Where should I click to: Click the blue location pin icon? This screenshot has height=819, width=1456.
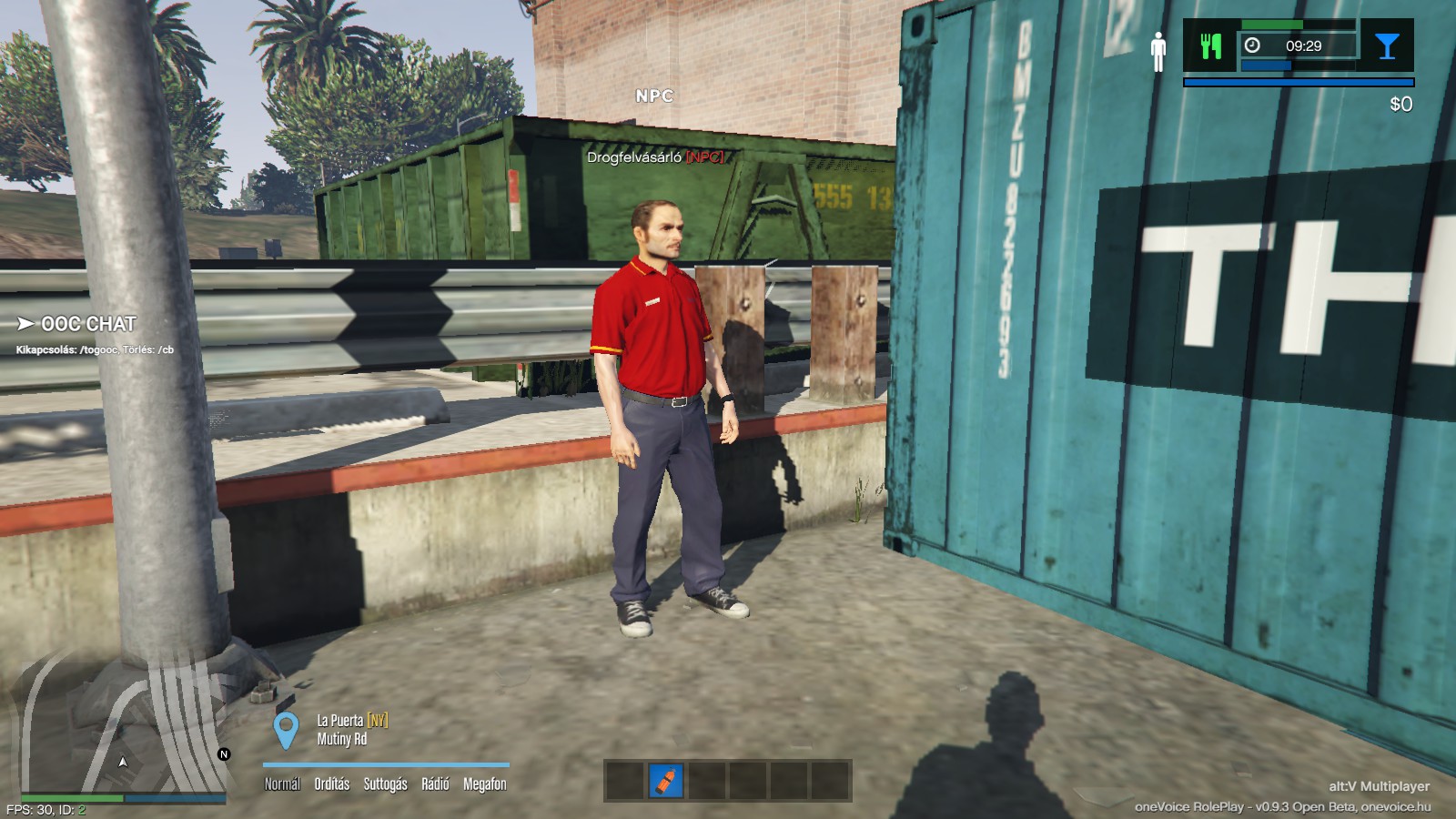point(287,730)
